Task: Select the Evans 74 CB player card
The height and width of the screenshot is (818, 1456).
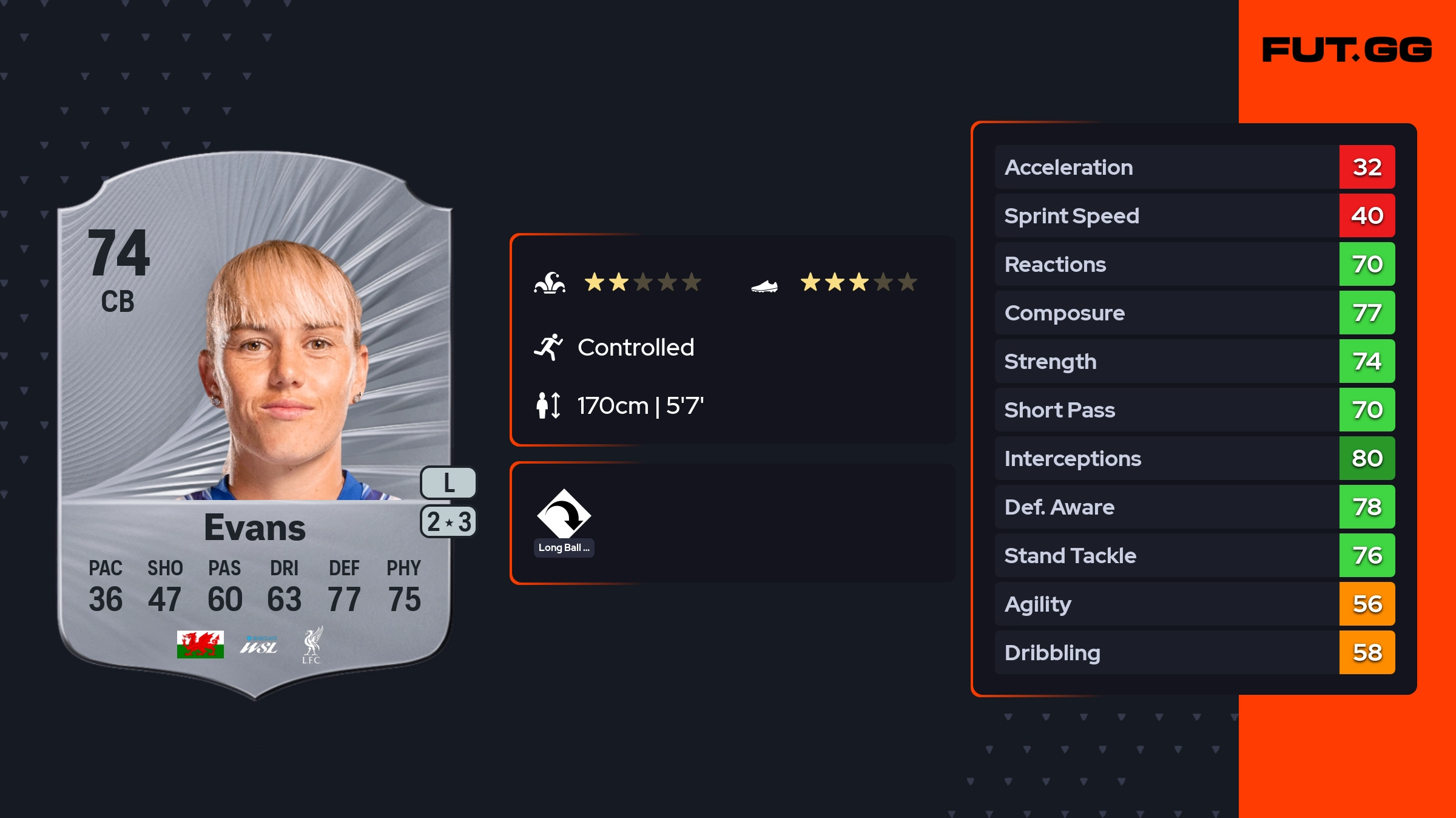Action: point(255,425)
